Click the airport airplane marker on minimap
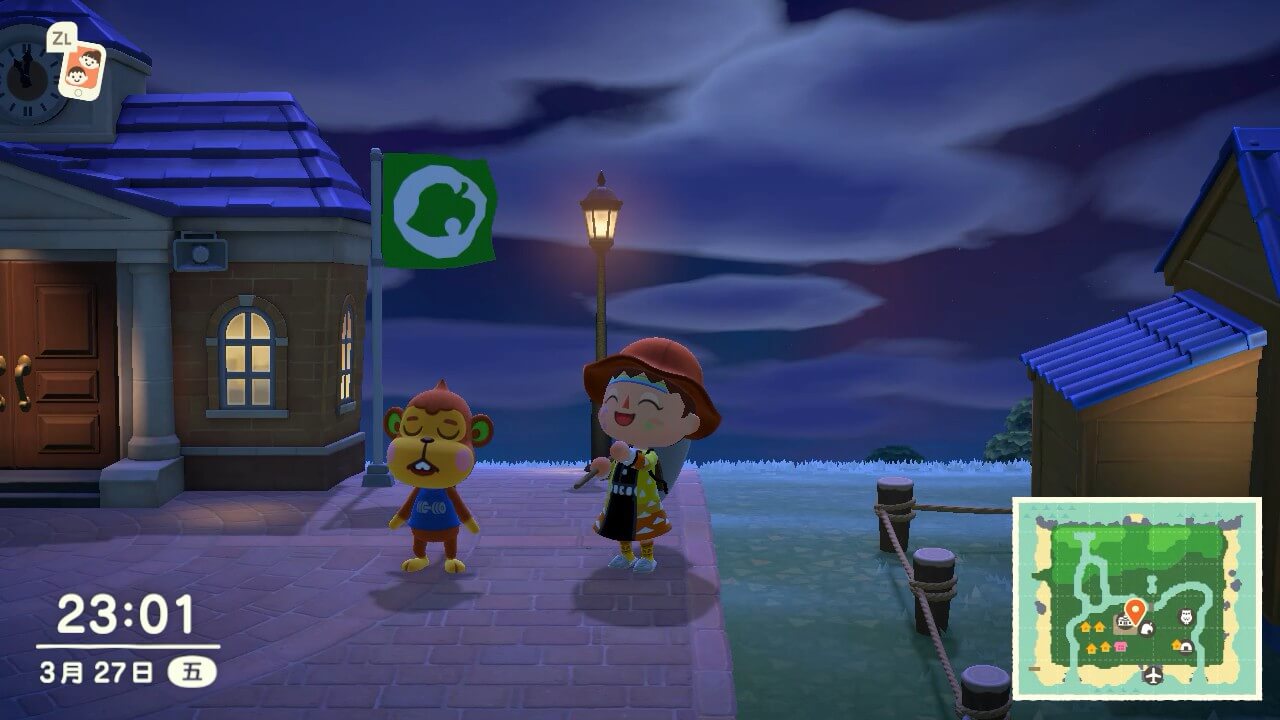1280x720 pixels. [1154, 675]
